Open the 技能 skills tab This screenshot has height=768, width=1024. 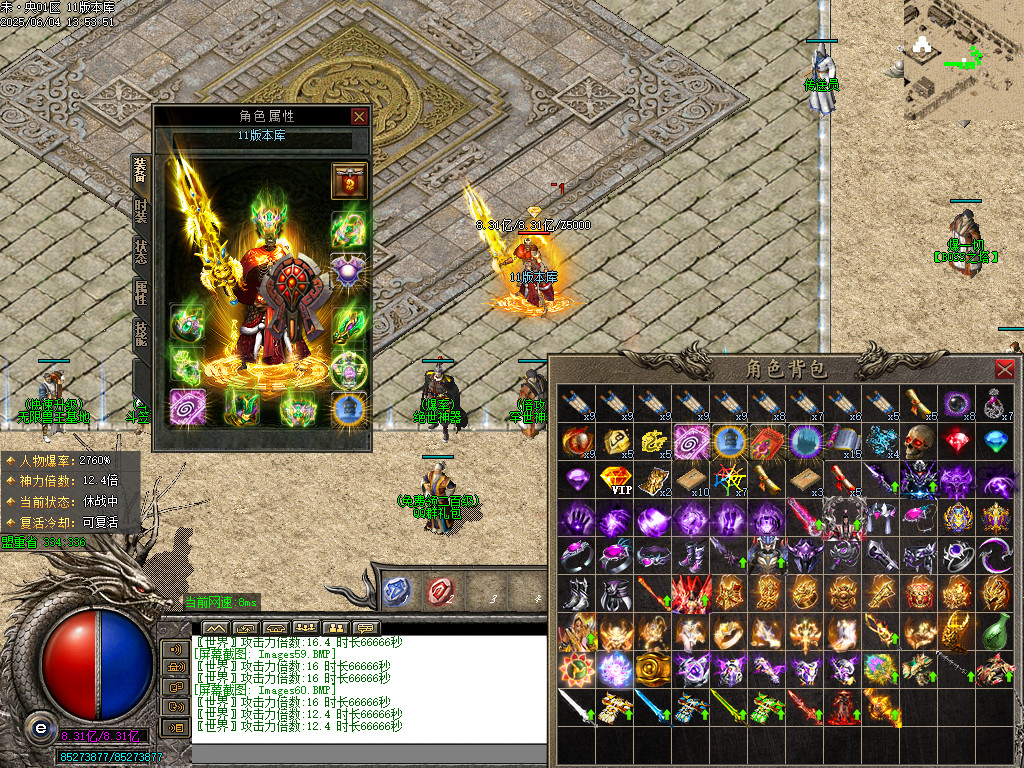coord(141,334)
